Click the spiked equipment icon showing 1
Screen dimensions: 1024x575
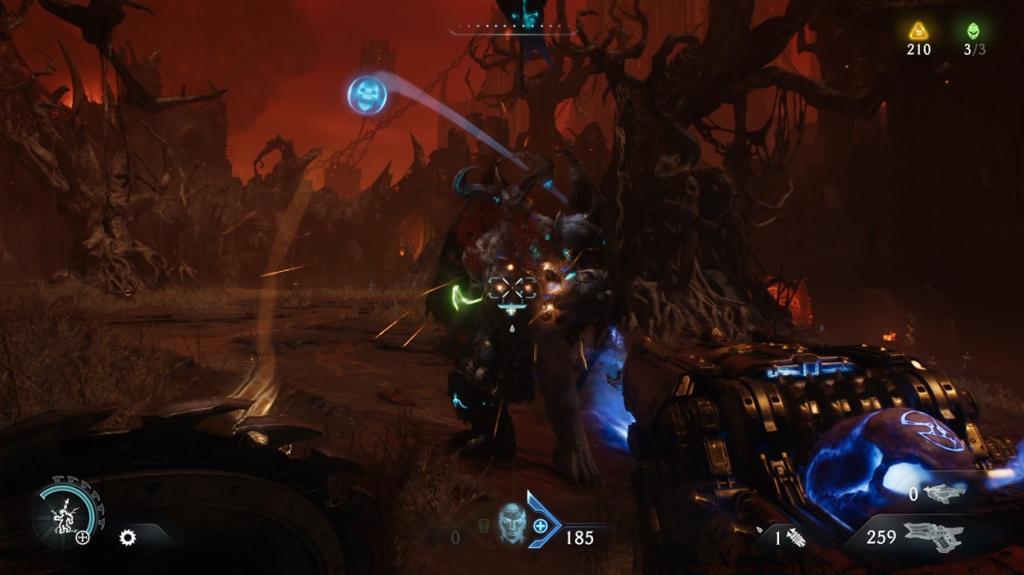[x=795, y=537]
